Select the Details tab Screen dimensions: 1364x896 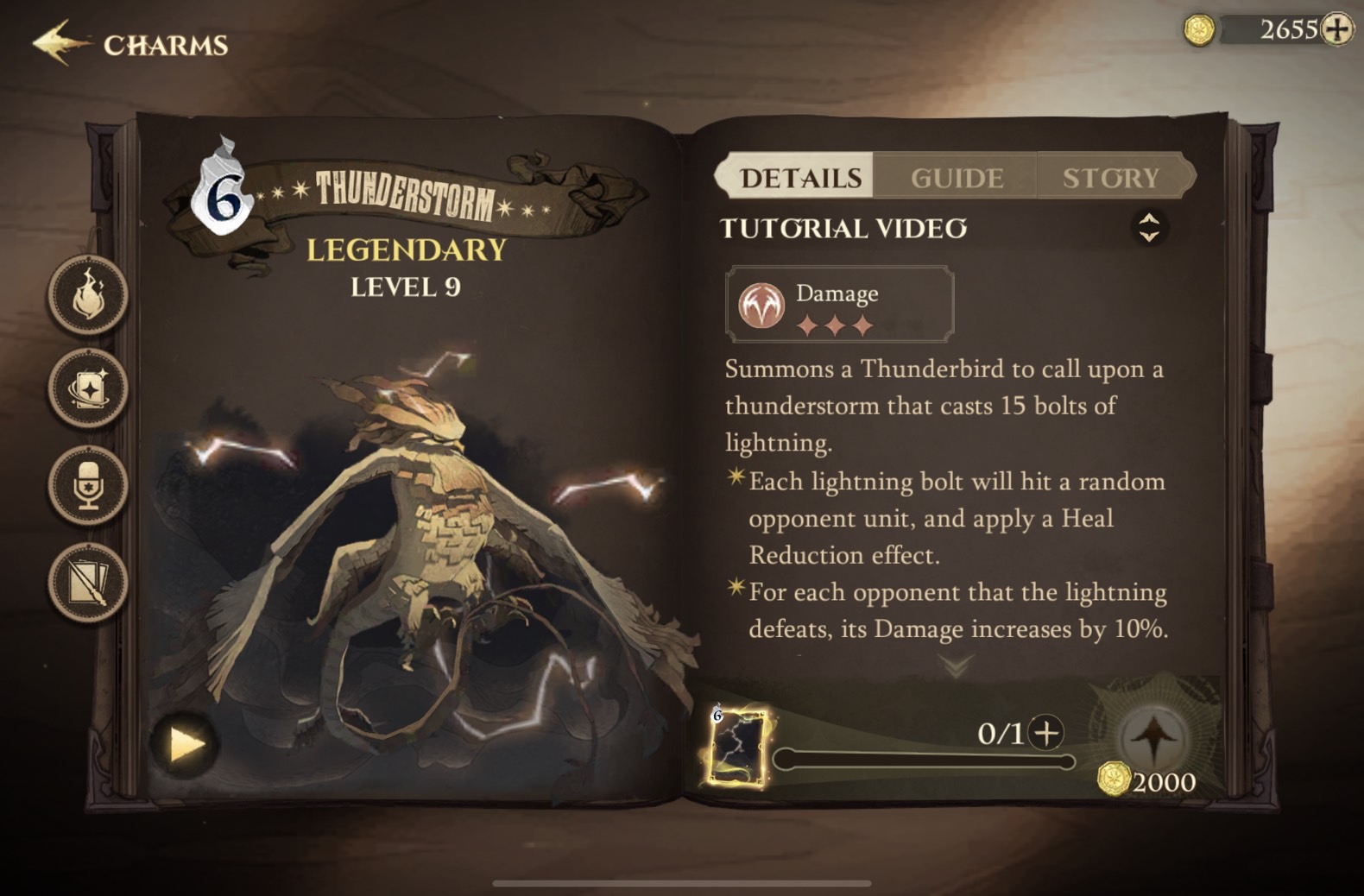[800, 178]
